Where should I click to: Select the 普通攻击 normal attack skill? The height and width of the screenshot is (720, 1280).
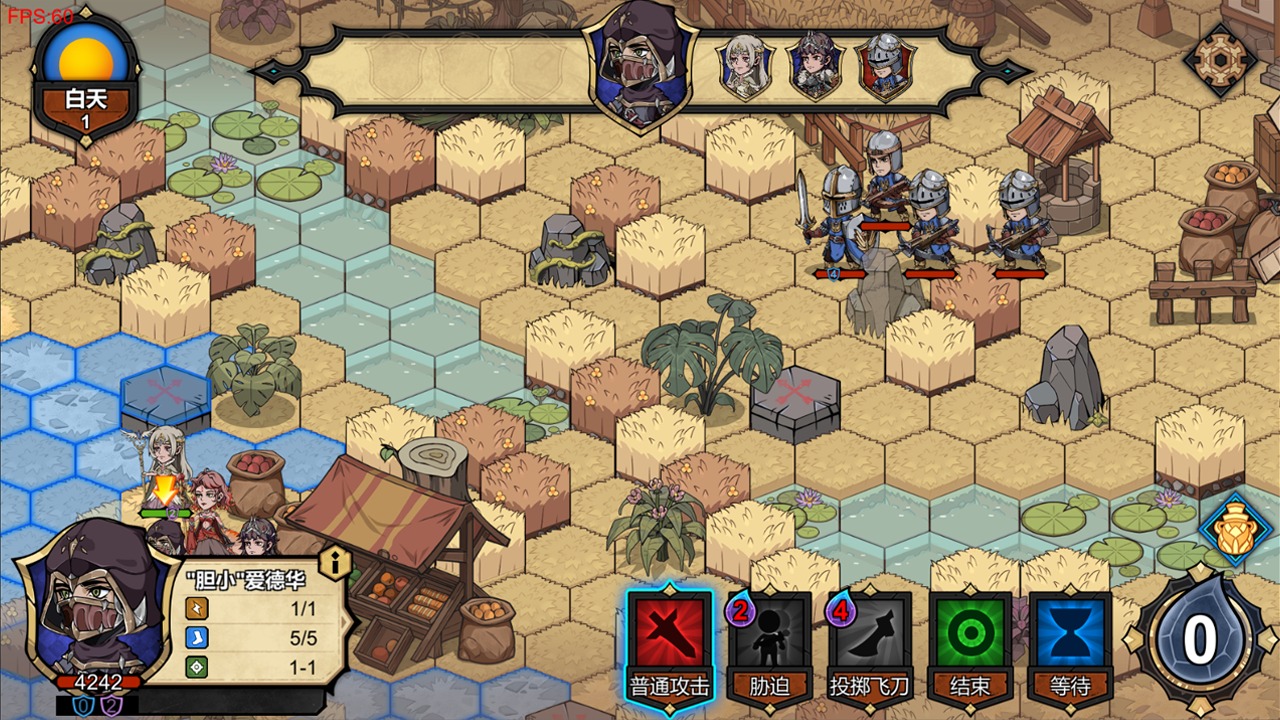click(669, 638)
